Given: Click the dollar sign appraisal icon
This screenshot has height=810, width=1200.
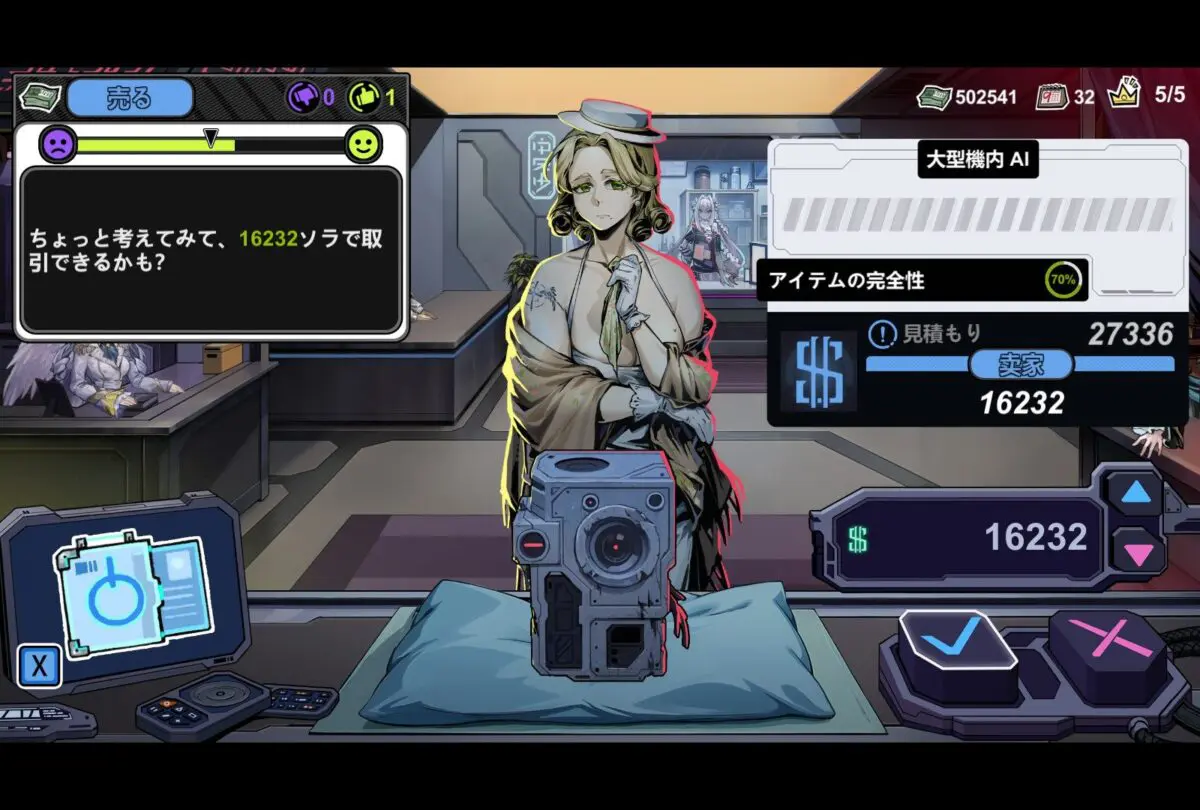Looking at the screenshot, I should point(817,371).
